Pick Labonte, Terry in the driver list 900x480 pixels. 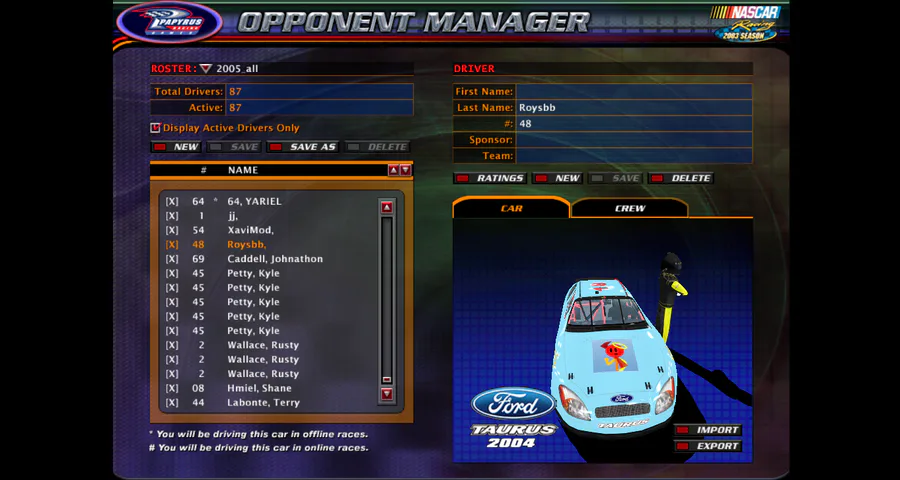262,403
